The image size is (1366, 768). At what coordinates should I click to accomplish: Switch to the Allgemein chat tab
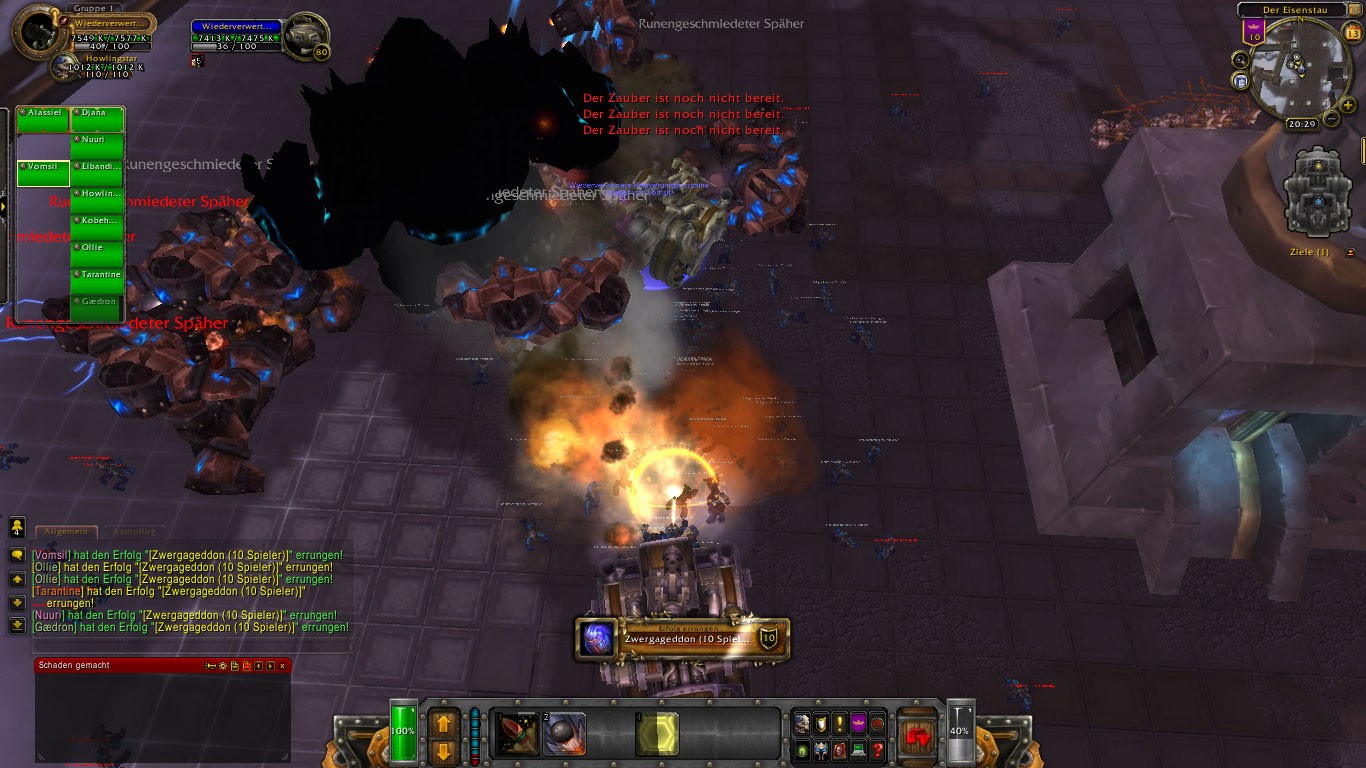(x=66, y=532)
